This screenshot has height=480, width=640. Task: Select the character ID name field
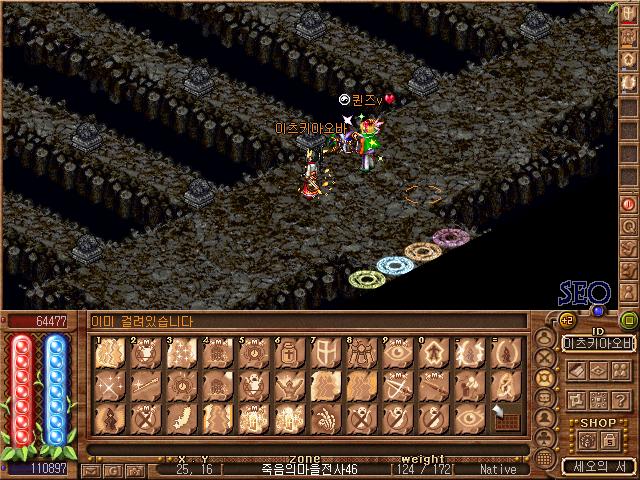pyautogui.click(x=597, y=342)
